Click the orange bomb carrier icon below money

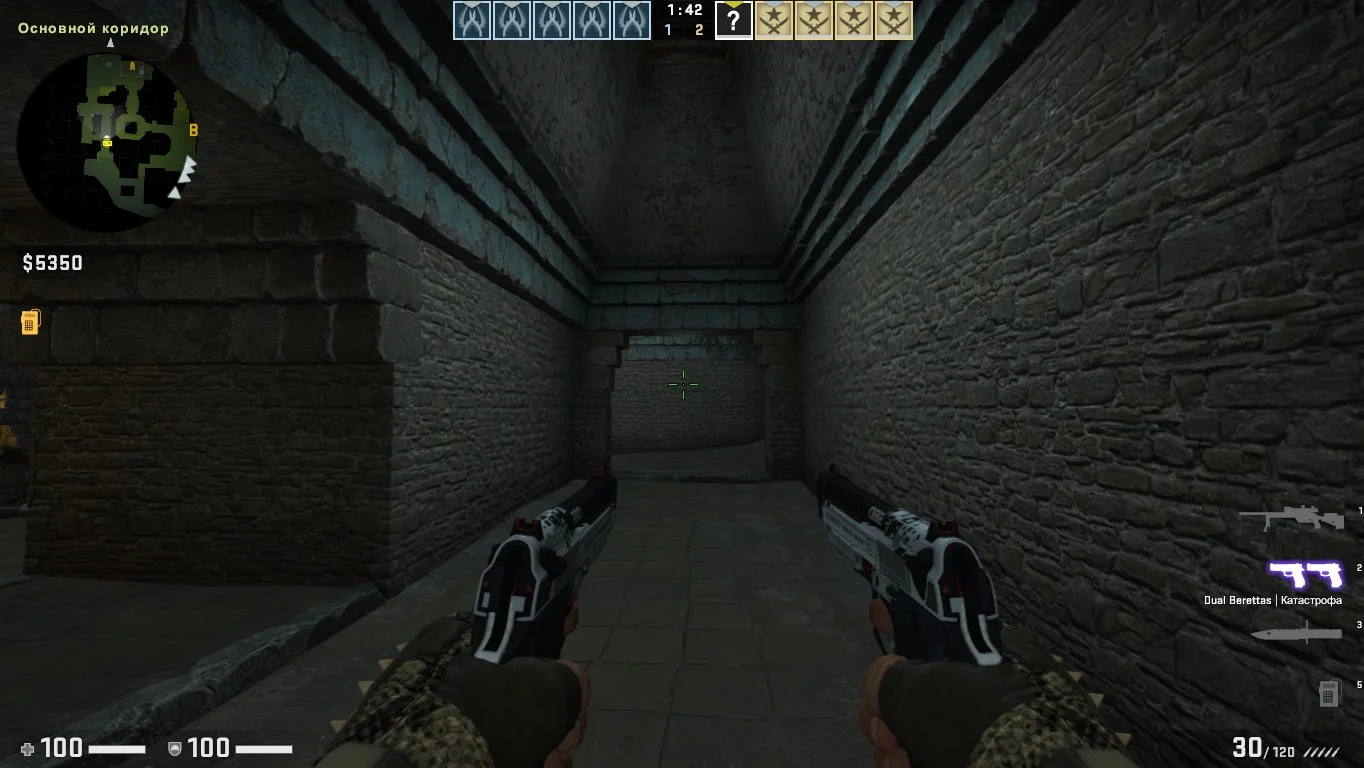pyautogui.click(x=30, y=322)
